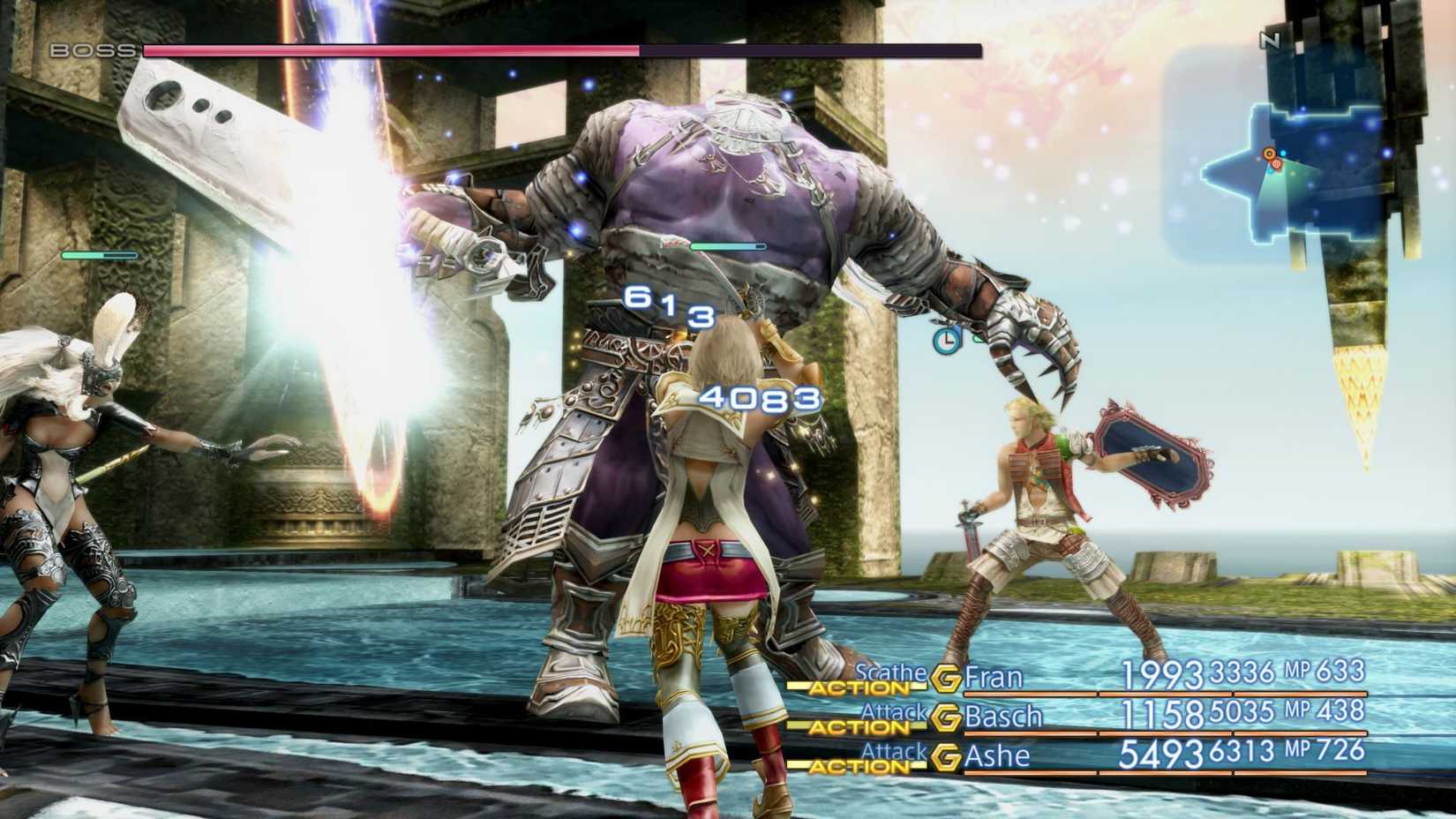Click the N compass marker on the minimap
This screenshot has width=1456, height=819.
pos(1268,39)
